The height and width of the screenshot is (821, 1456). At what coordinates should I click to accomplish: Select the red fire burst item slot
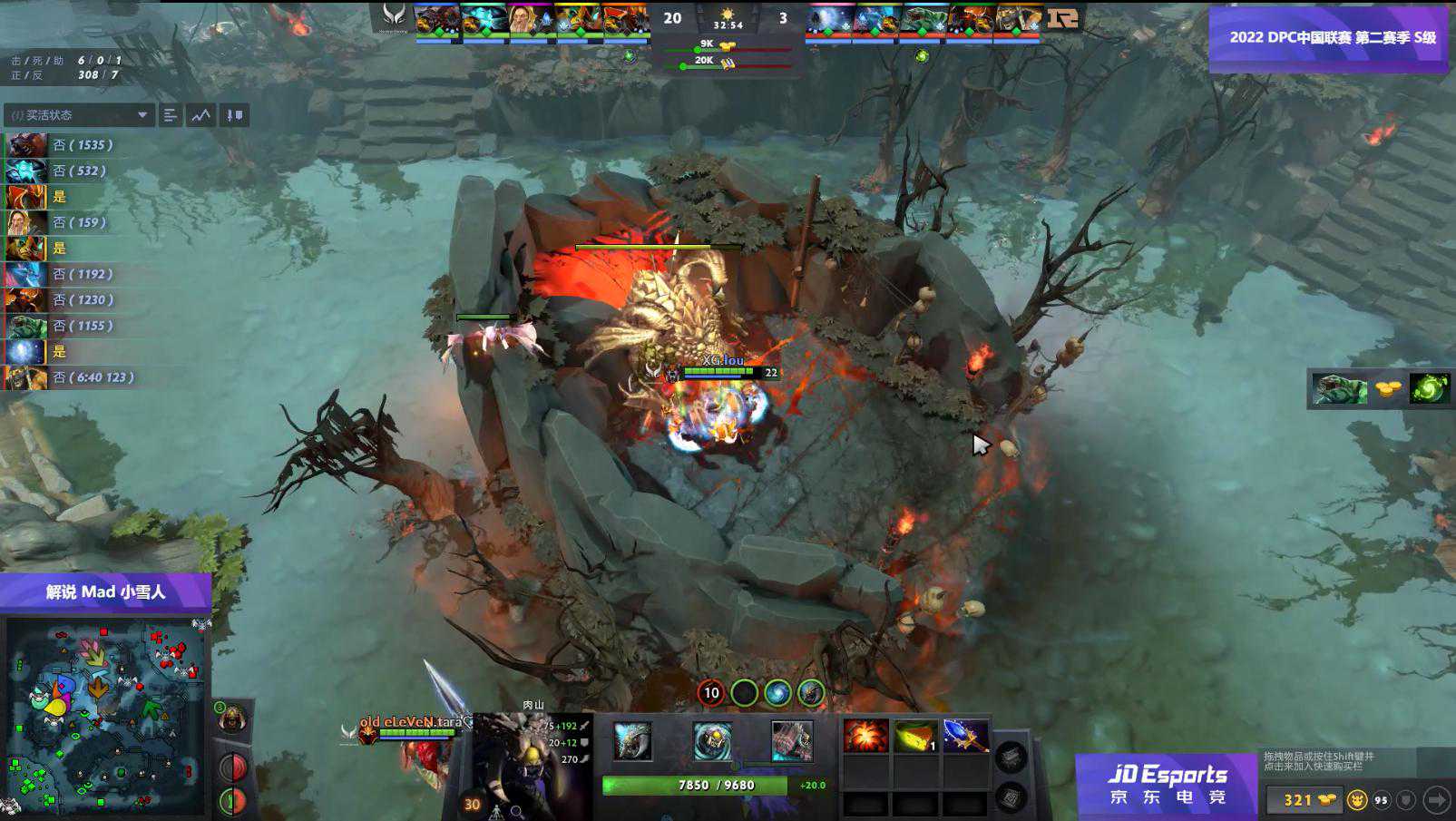click(x=865, y=736)
